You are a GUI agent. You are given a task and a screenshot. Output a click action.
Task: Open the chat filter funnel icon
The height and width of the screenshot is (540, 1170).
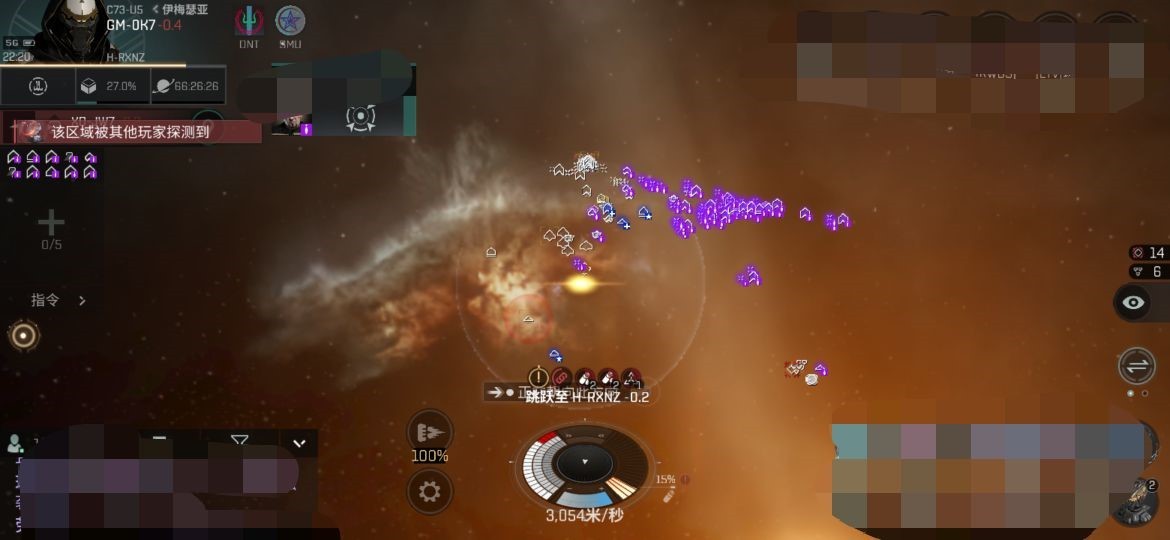[239, 439]
